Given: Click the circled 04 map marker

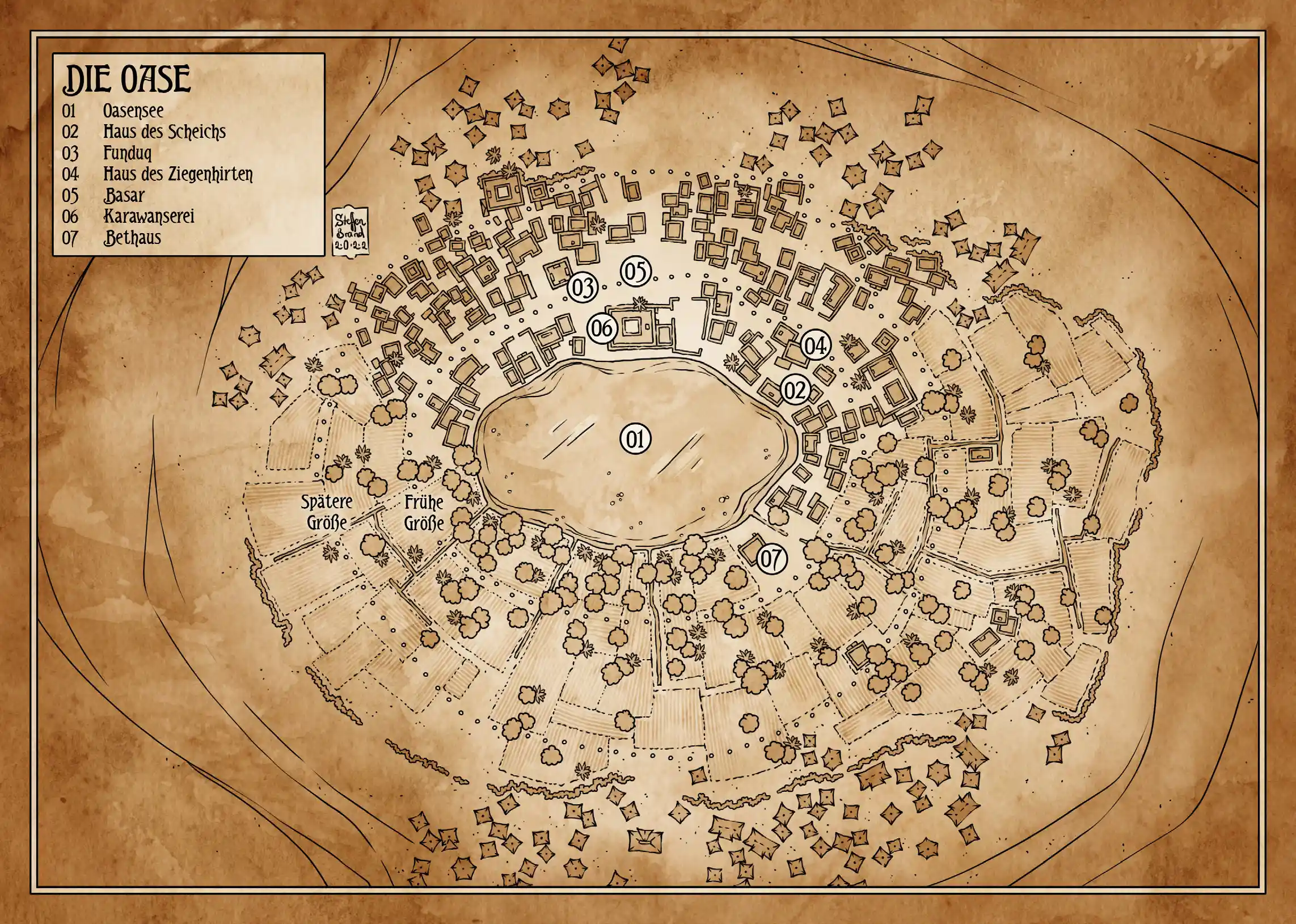Looking at the screenshot, I should (x=815, y=346).
